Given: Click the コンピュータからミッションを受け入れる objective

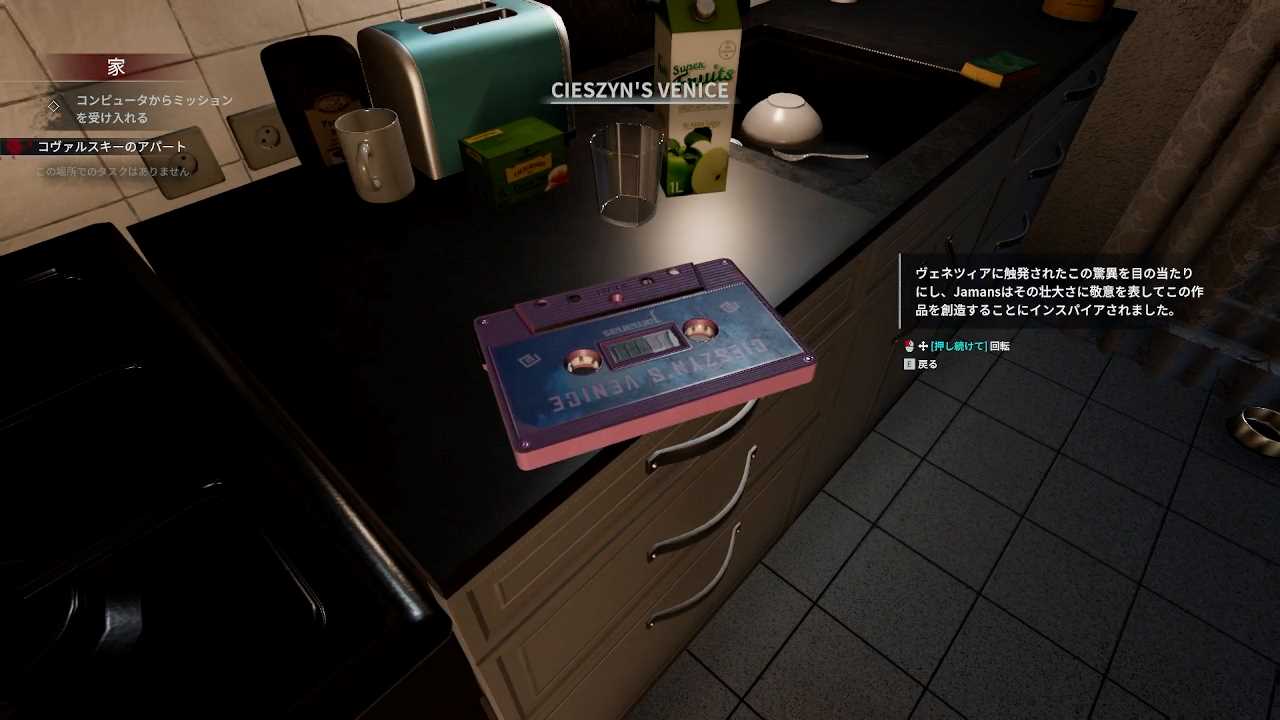Looking at the screenshot, I should [154, 109].
